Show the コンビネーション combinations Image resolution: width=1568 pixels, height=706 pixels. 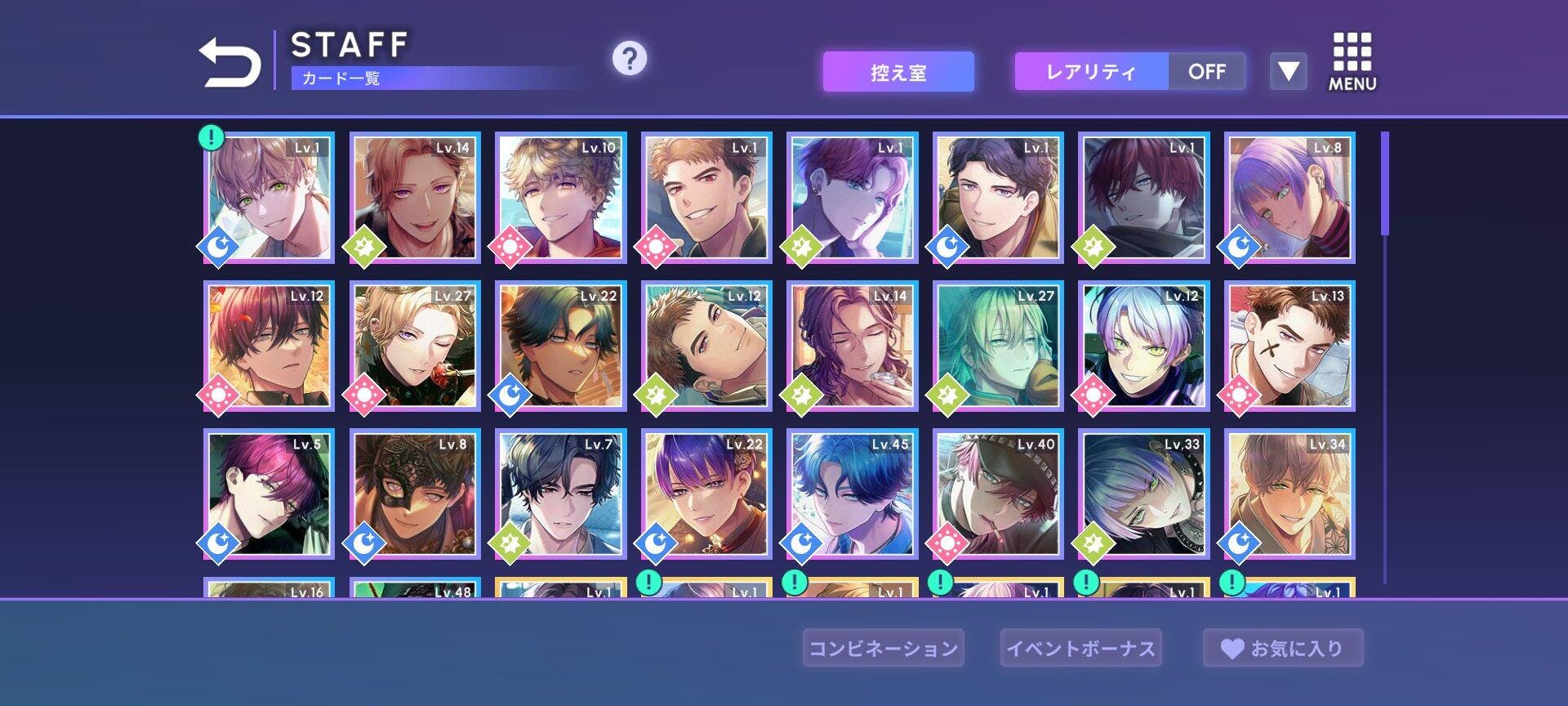[883, 648]
